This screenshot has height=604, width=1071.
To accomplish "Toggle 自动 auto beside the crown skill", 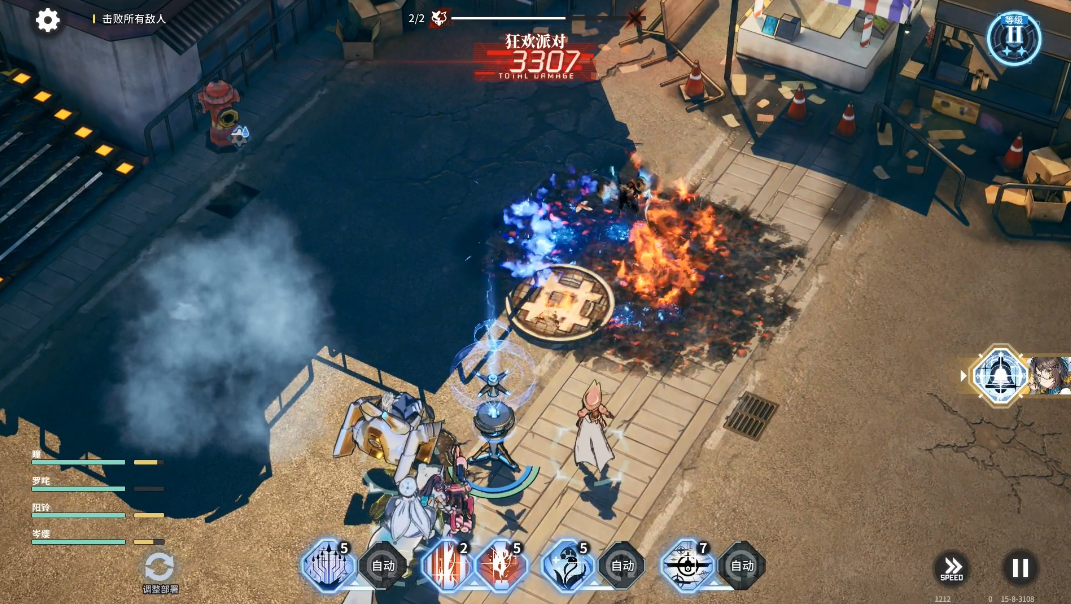I will point(383,566).
